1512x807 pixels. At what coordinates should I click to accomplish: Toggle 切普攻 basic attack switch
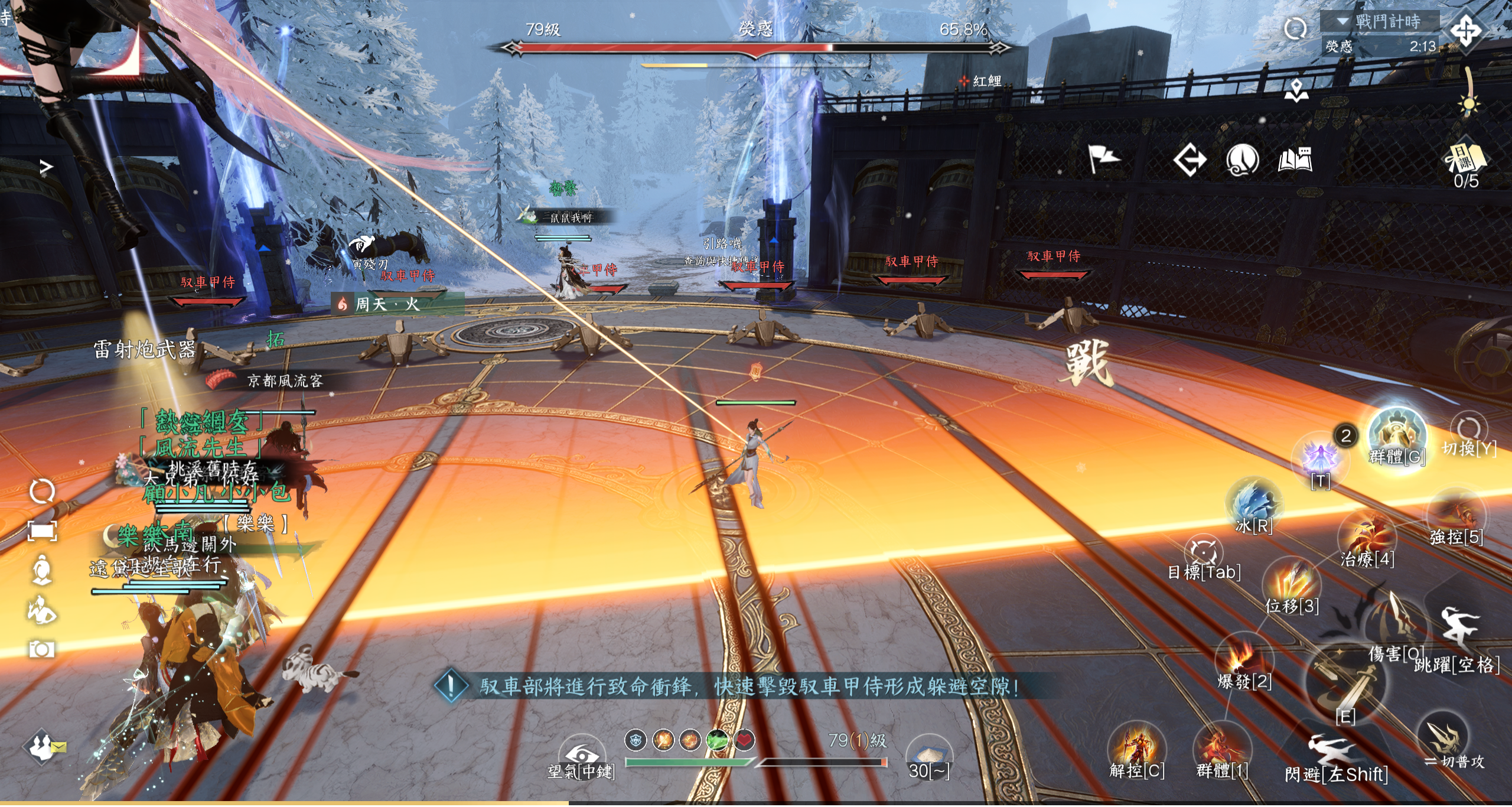[1443, 737]
